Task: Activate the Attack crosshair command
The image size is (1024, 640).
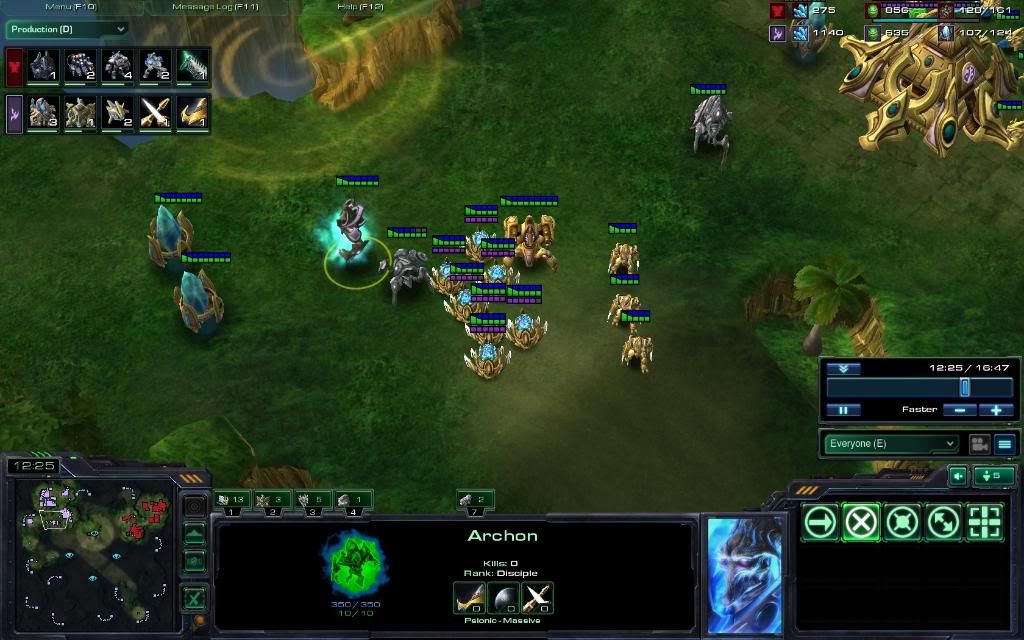Action: (984, 522)
